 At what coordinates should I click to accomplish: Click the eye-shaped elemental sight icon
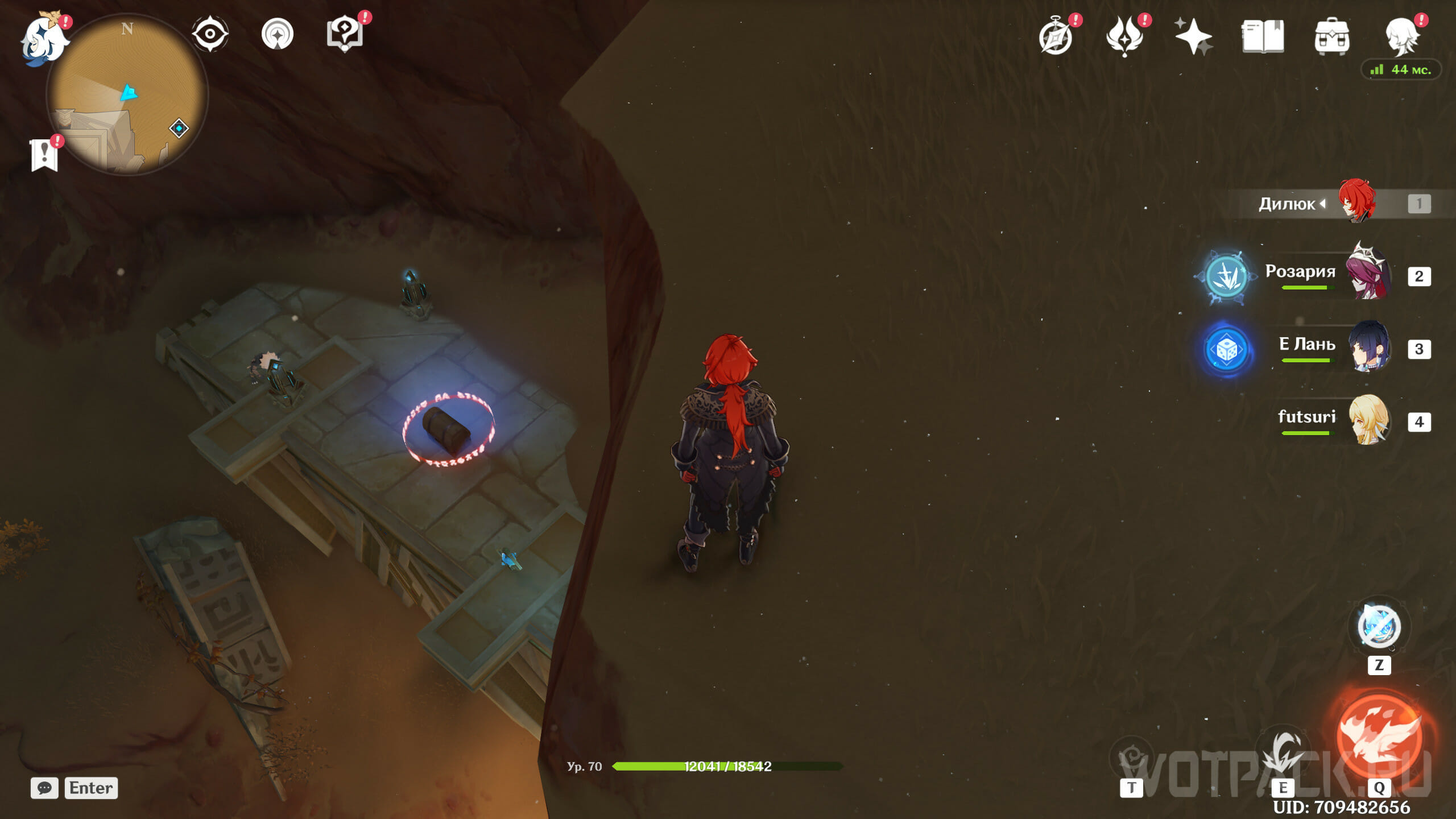point(210,34)
